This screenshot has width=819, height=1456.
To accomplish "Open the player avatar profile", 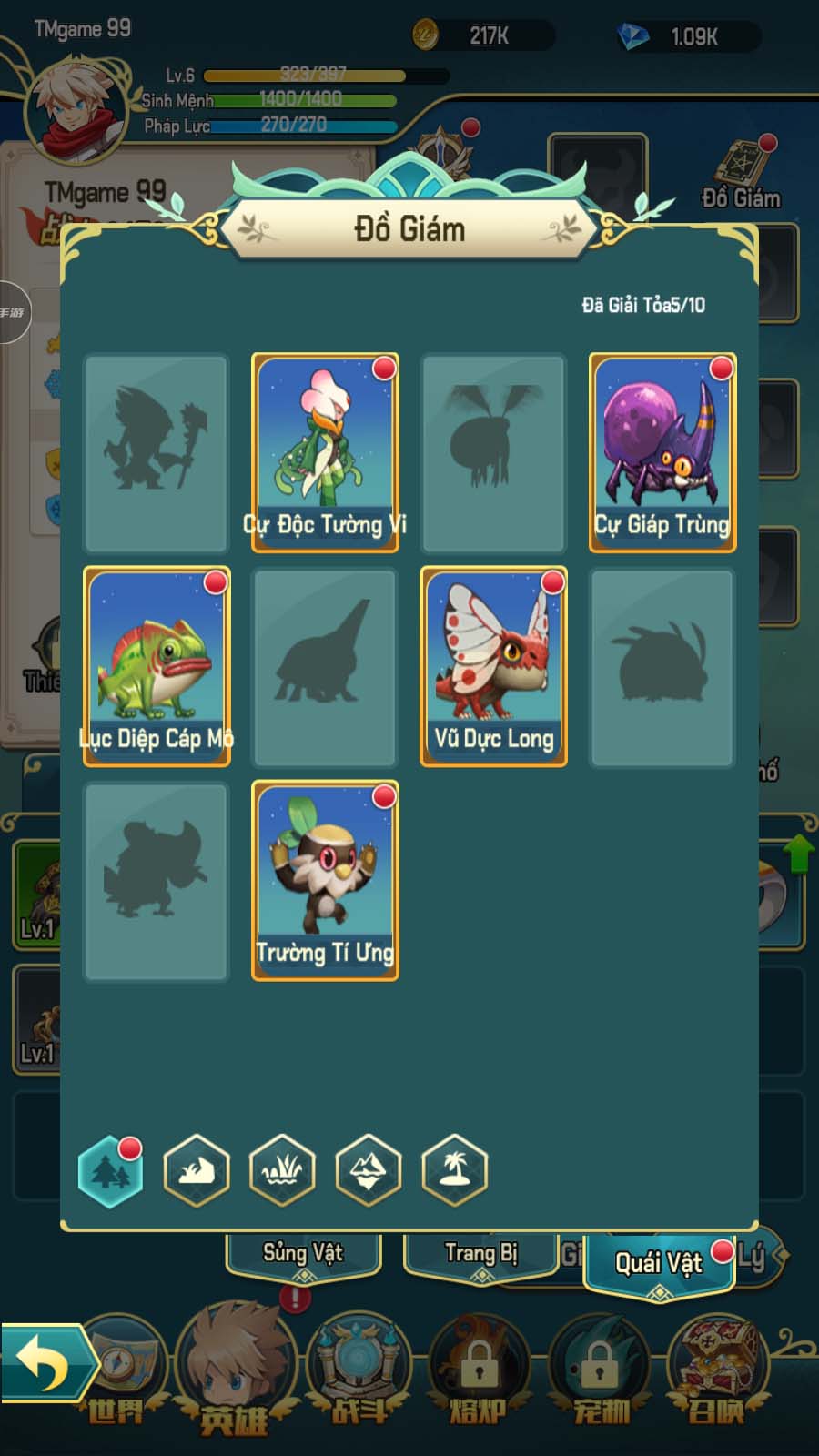I will coord(76,109).
